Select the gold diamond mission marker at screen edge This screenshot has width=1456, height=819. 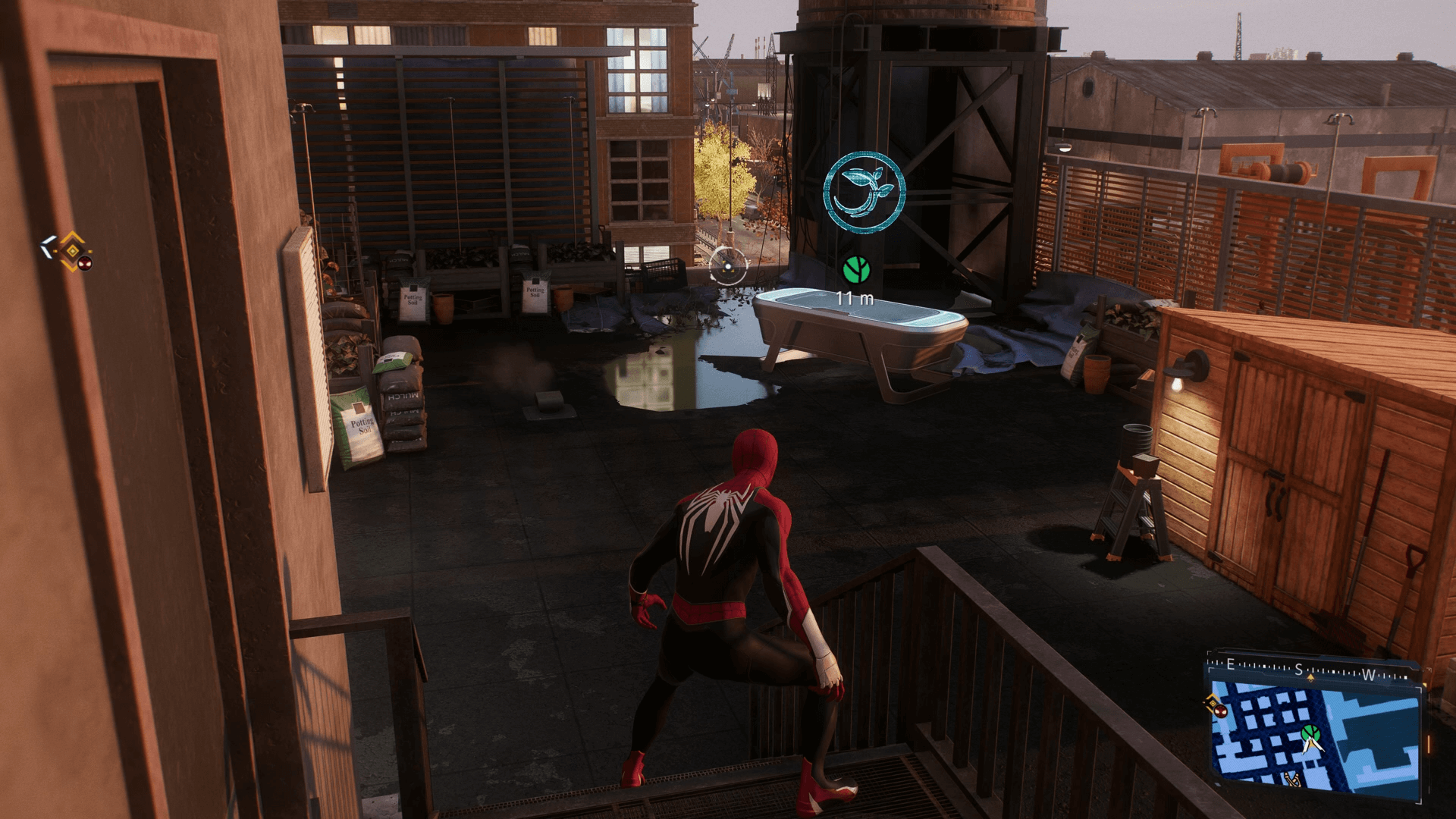point(73,250)
